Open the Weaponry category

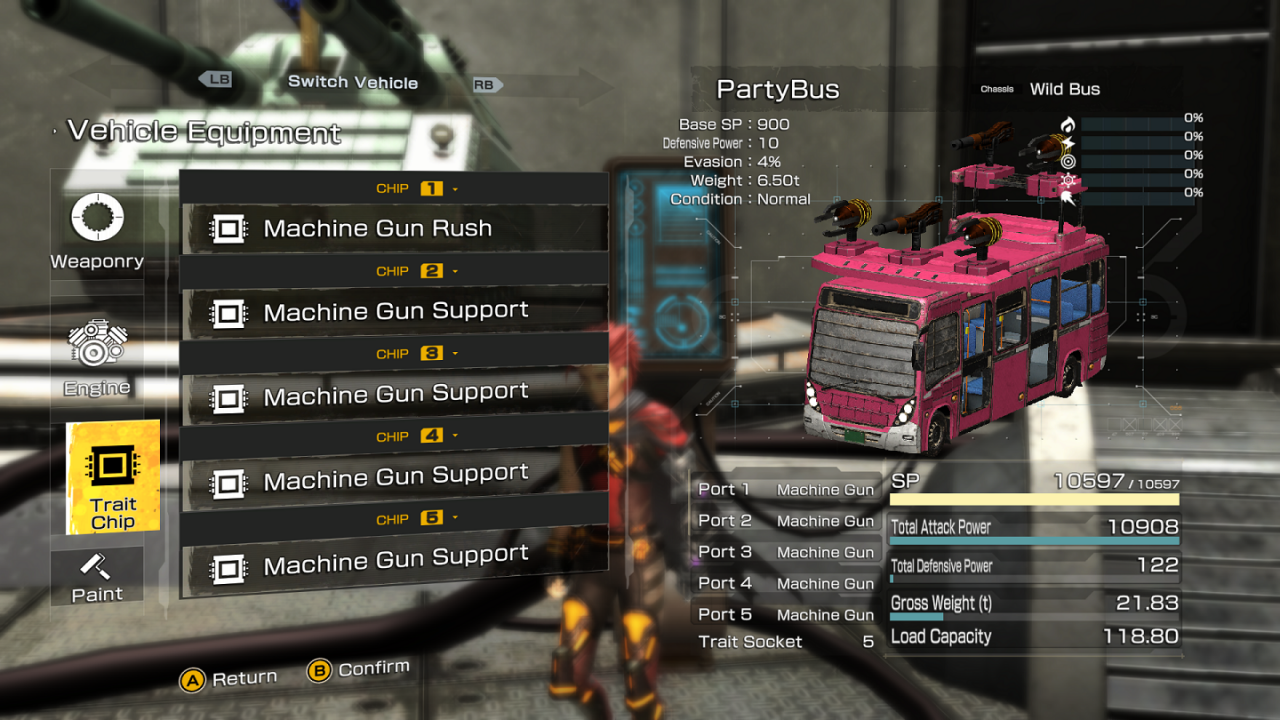click(97, 232)
